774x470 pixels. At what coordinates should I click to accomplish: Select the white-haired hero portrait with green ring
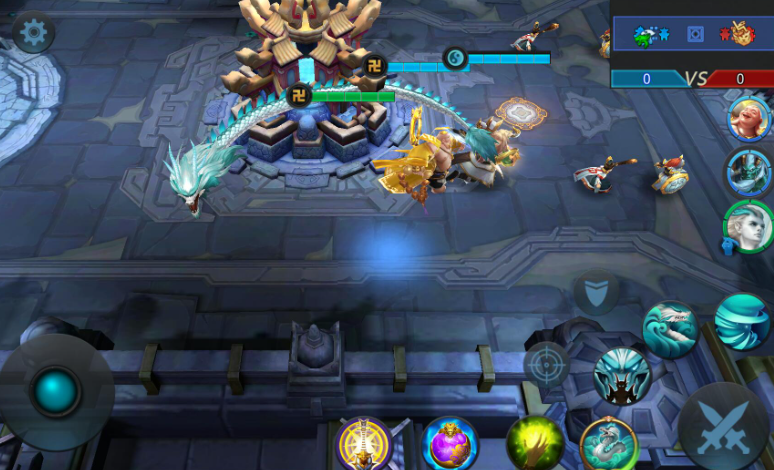pos(748,227)
